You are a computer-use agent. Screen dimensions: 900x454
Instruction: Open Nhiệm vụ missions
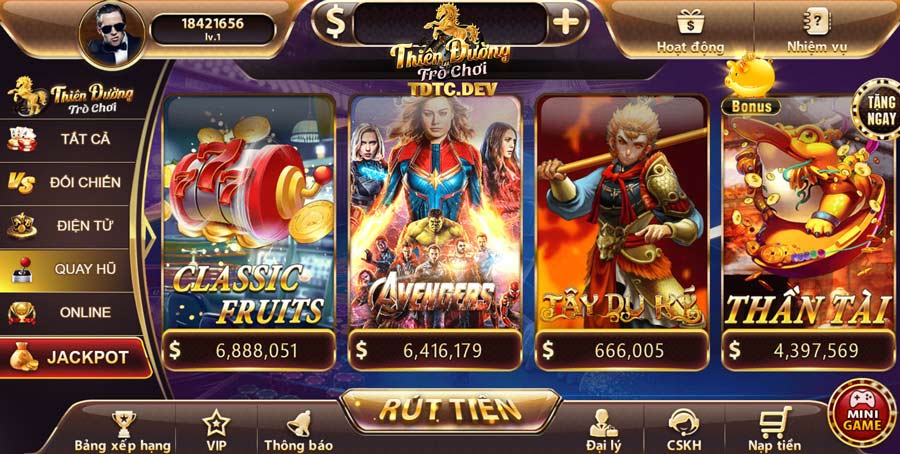click(x=817, y=30)
